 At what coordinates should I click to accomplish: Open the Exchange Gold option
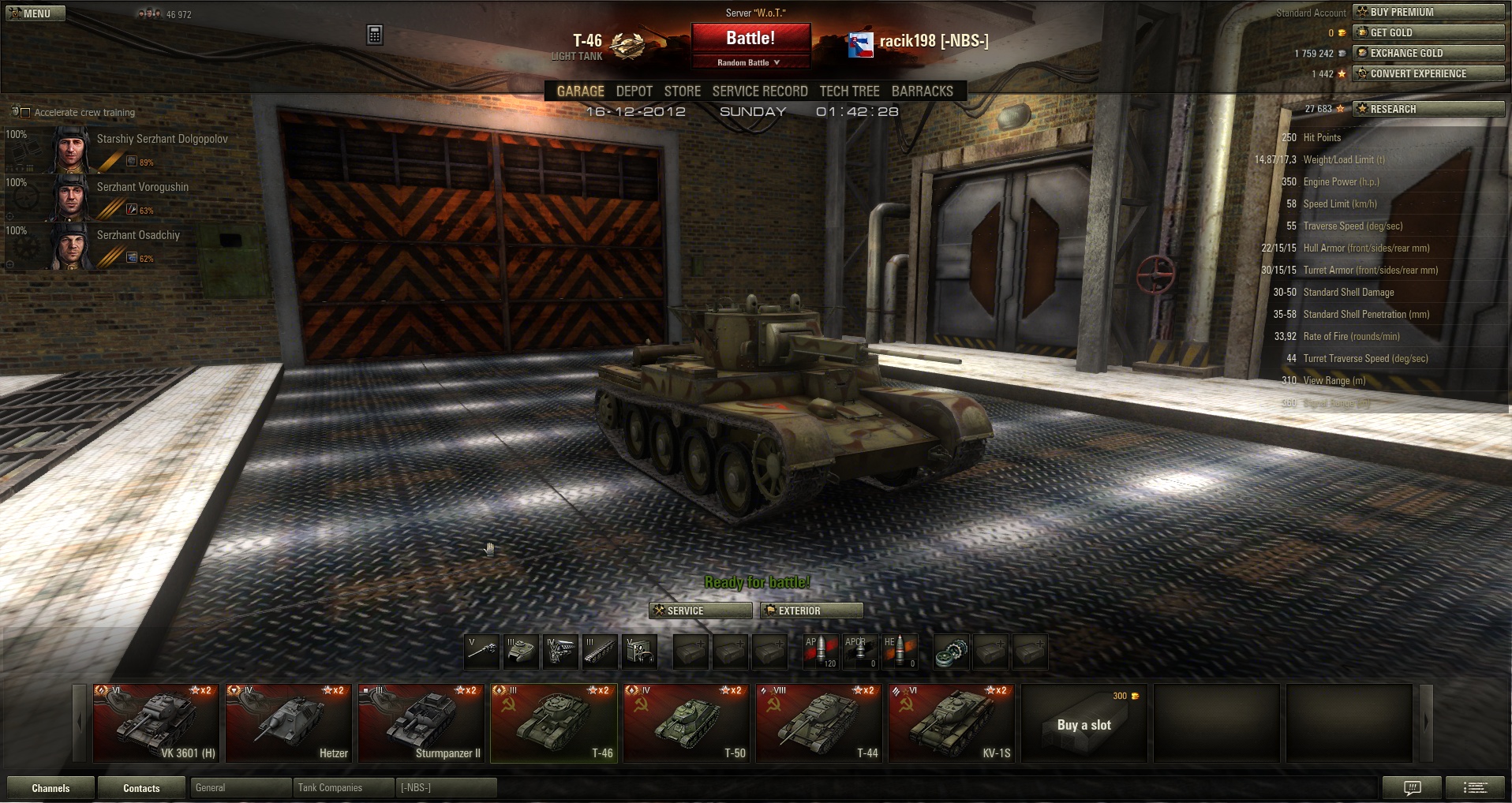(1428, 53)
